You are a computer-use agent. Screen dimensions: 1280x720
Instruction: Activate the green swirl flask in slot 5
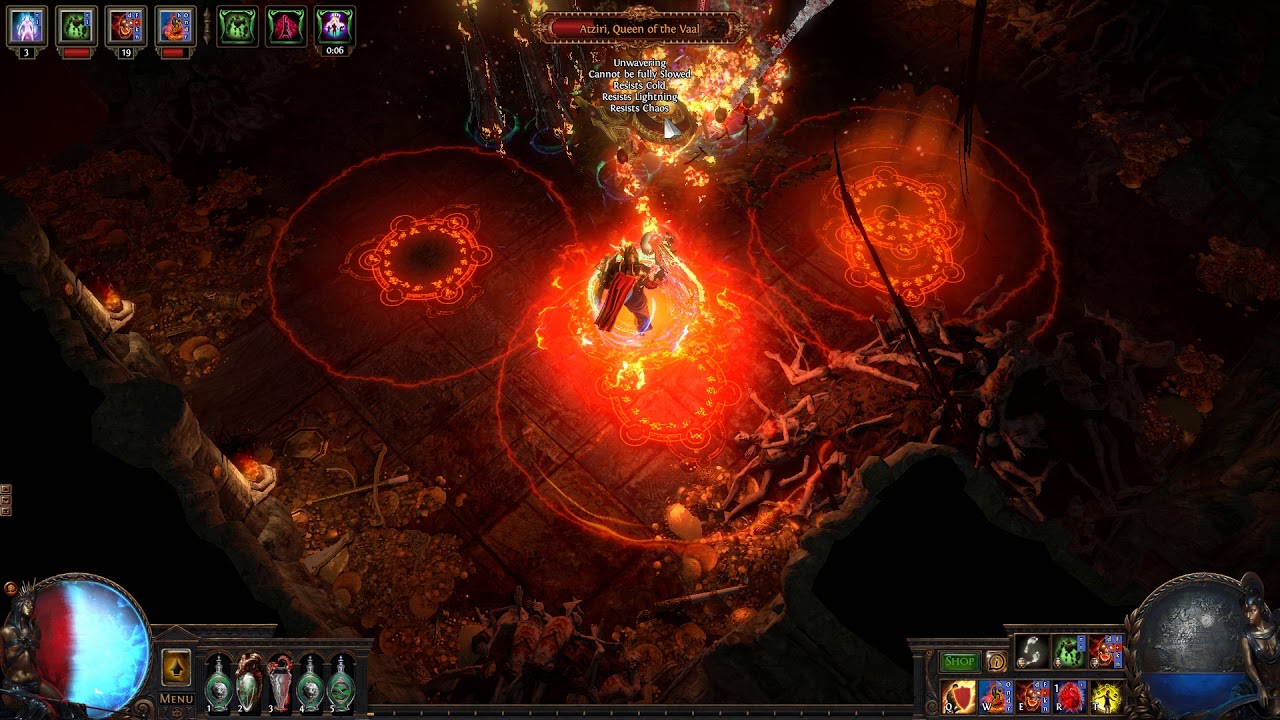(x=342, y=683)
